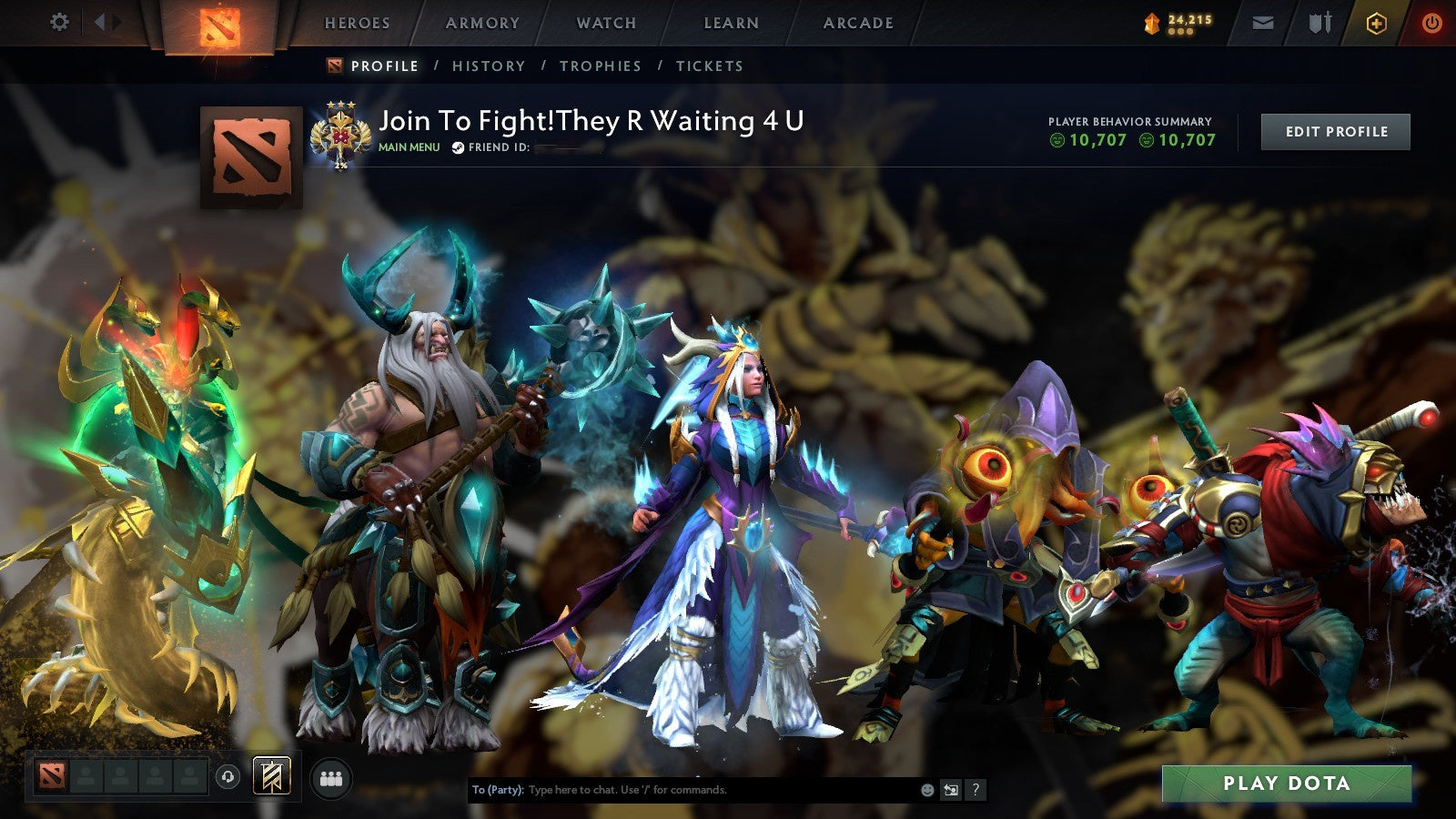The width and height of the screenshot is (1456, 819).
Task: Switch to the HISTORY tab
Action: [489, 66]
